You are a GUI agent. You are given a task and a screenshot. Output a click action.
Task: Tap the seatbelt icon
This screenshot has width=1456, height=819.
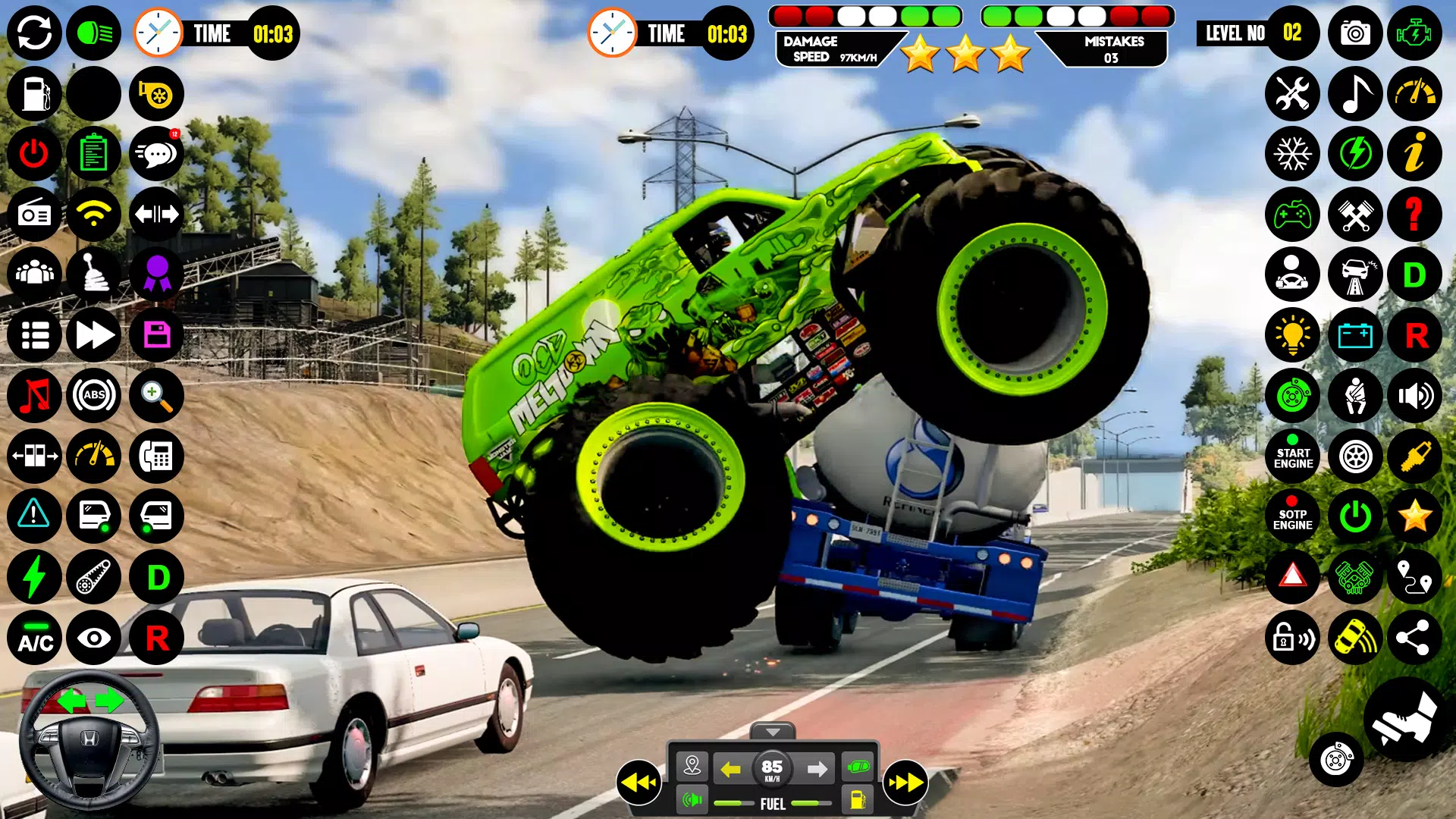click(1355, 396)
